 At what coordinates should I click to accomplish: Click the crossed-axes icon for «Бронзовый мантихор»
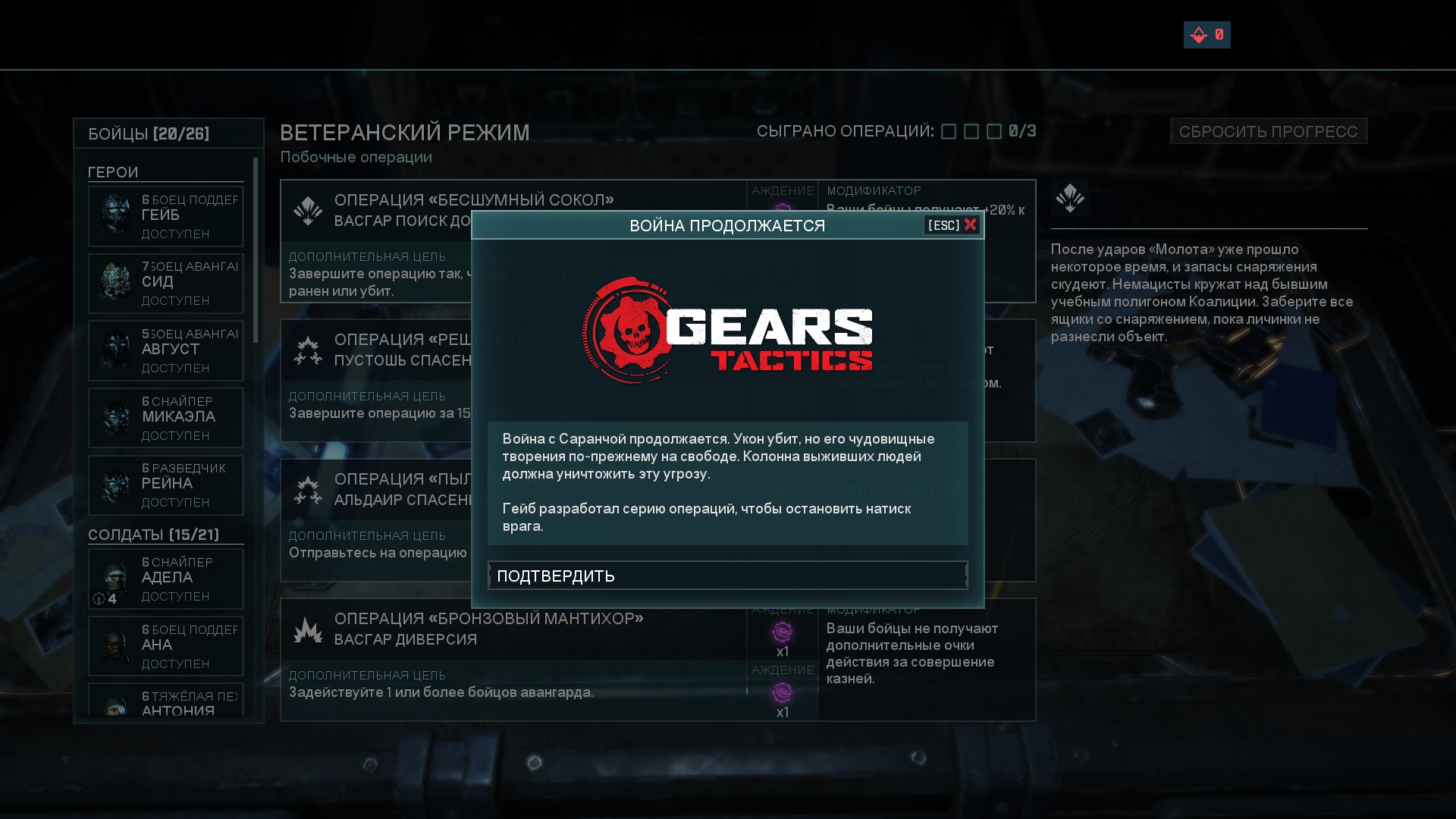[x=309, y=629]
